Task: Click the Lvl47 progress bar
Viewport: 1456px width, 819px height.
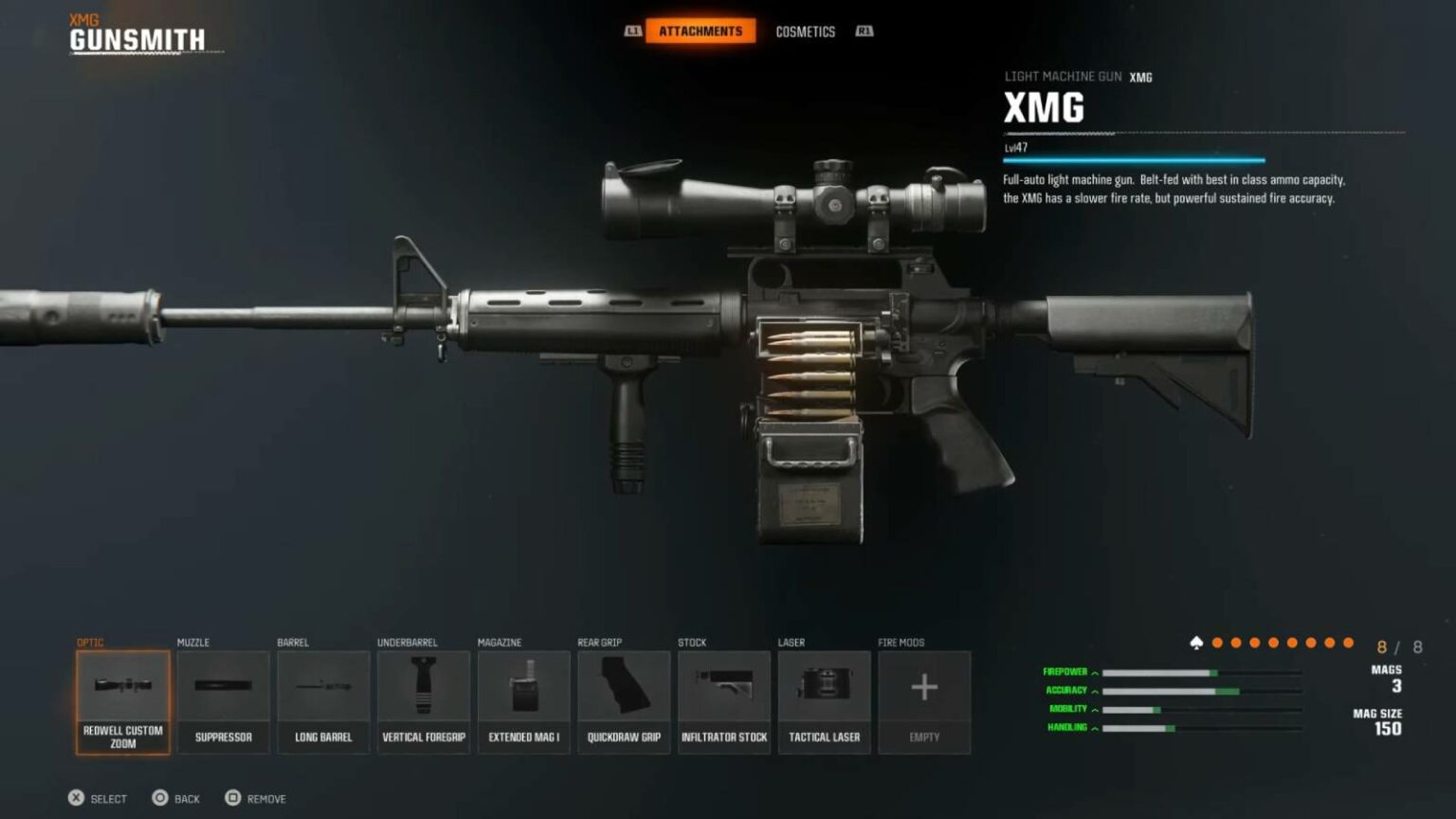Action: pos(1133,157)
